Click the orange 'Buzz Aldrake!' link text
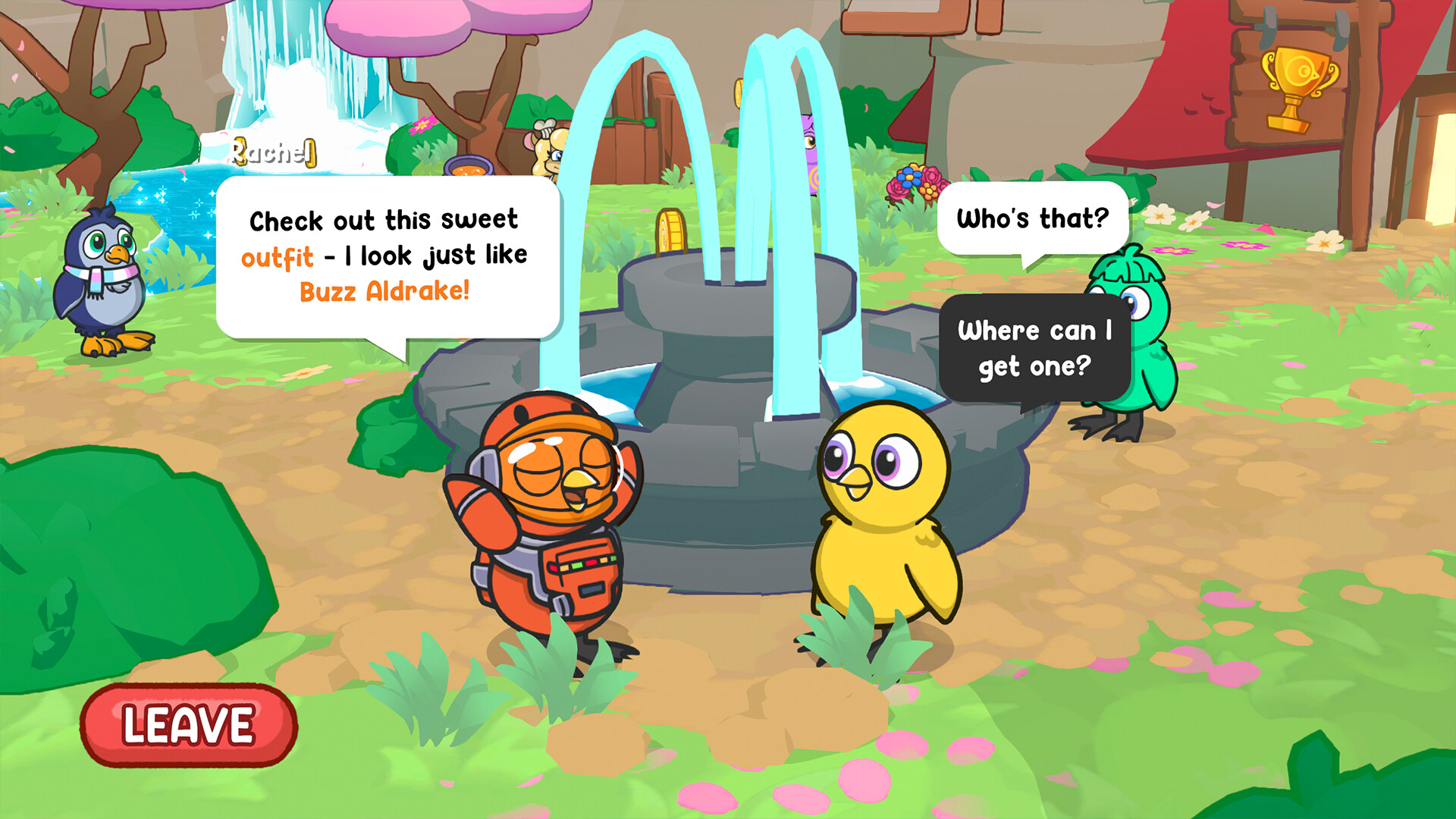This screenshot has width=1456, height=819. [x=383, y=290]
